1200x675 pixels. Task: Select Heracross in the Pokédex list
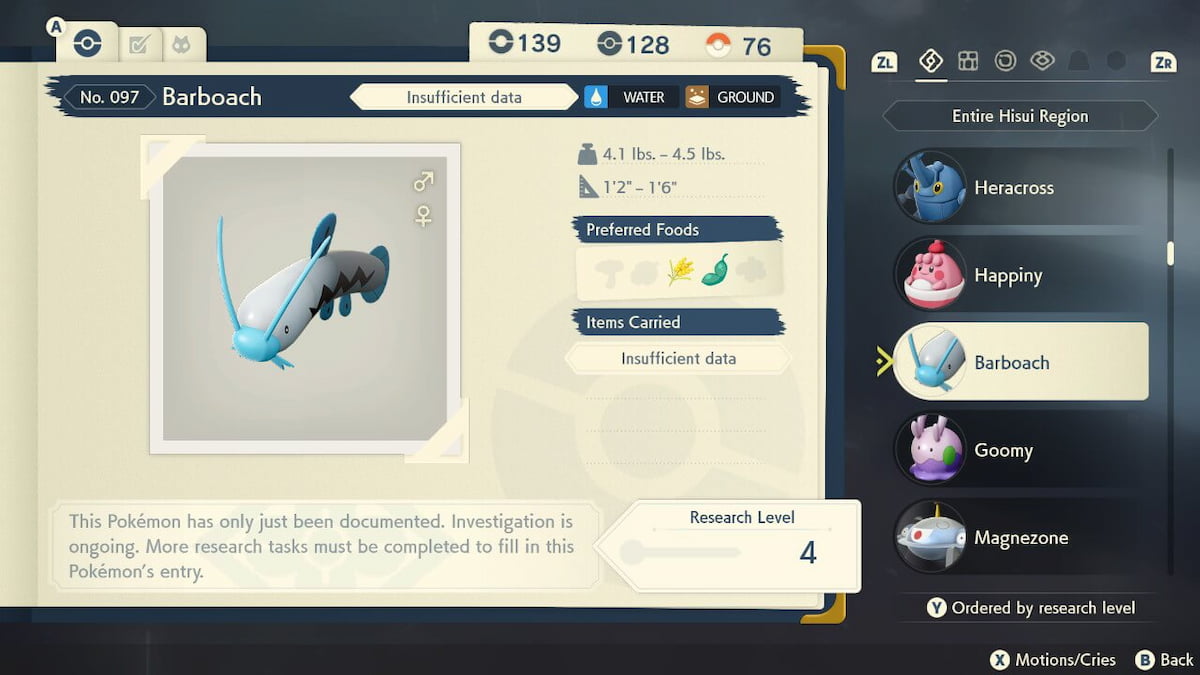[x=1012, y=188]
